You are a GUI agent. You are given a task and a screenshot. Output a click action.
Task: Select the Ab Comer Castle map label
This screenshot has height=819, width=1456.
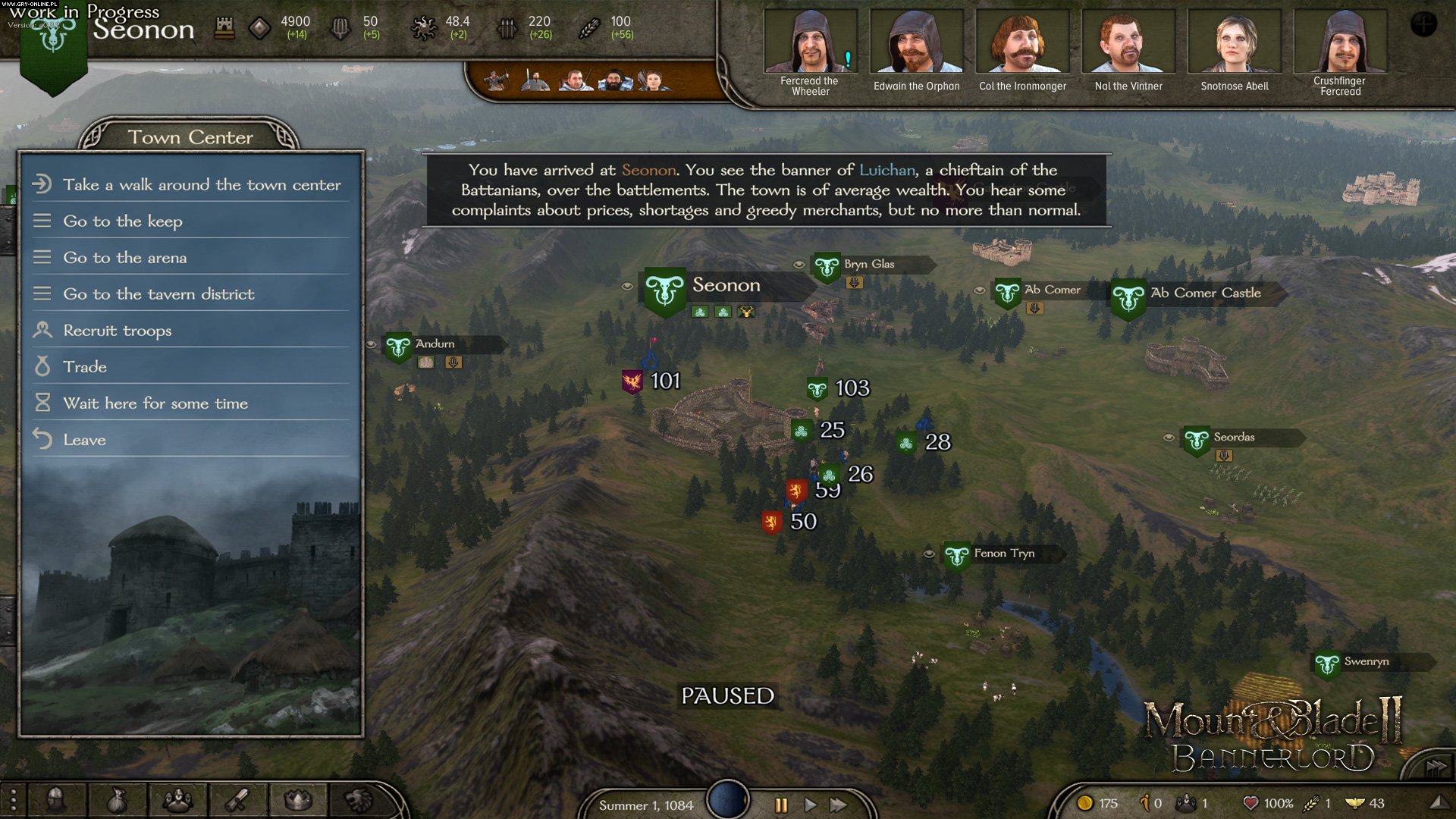coord(1205,293)
